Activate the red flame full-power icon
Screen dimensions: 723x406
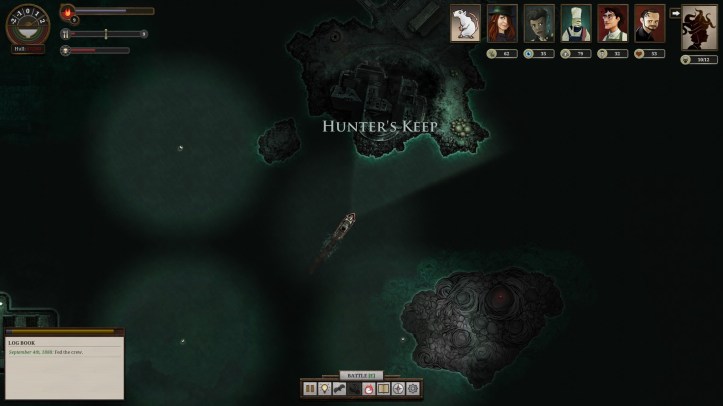coord(368,388)
